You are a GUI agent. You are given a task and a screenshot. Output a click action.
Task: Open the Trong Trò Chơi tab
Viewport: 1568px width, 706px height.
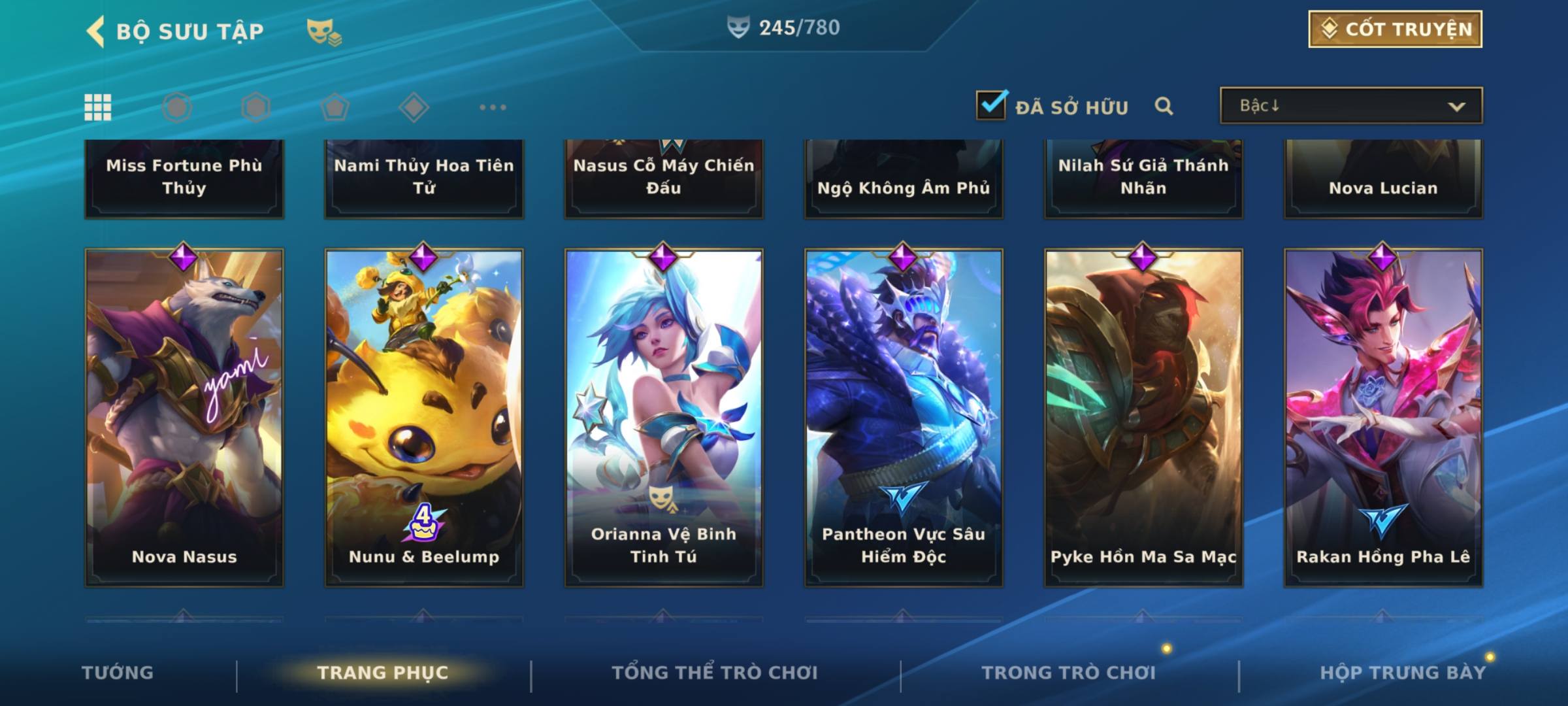pos(1069,673)
